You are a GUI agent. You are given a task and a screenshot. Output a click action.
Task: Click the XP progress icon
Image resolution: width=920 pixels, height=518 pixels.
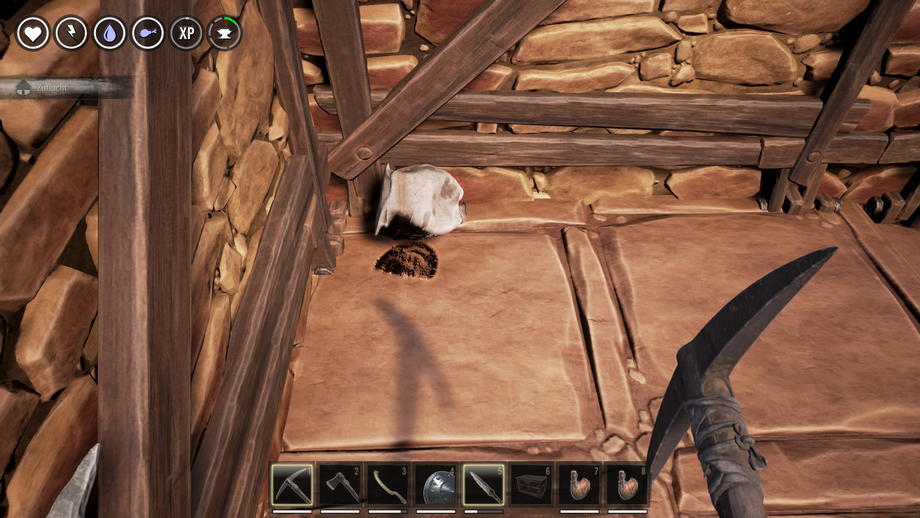click(x=186, y=33)
